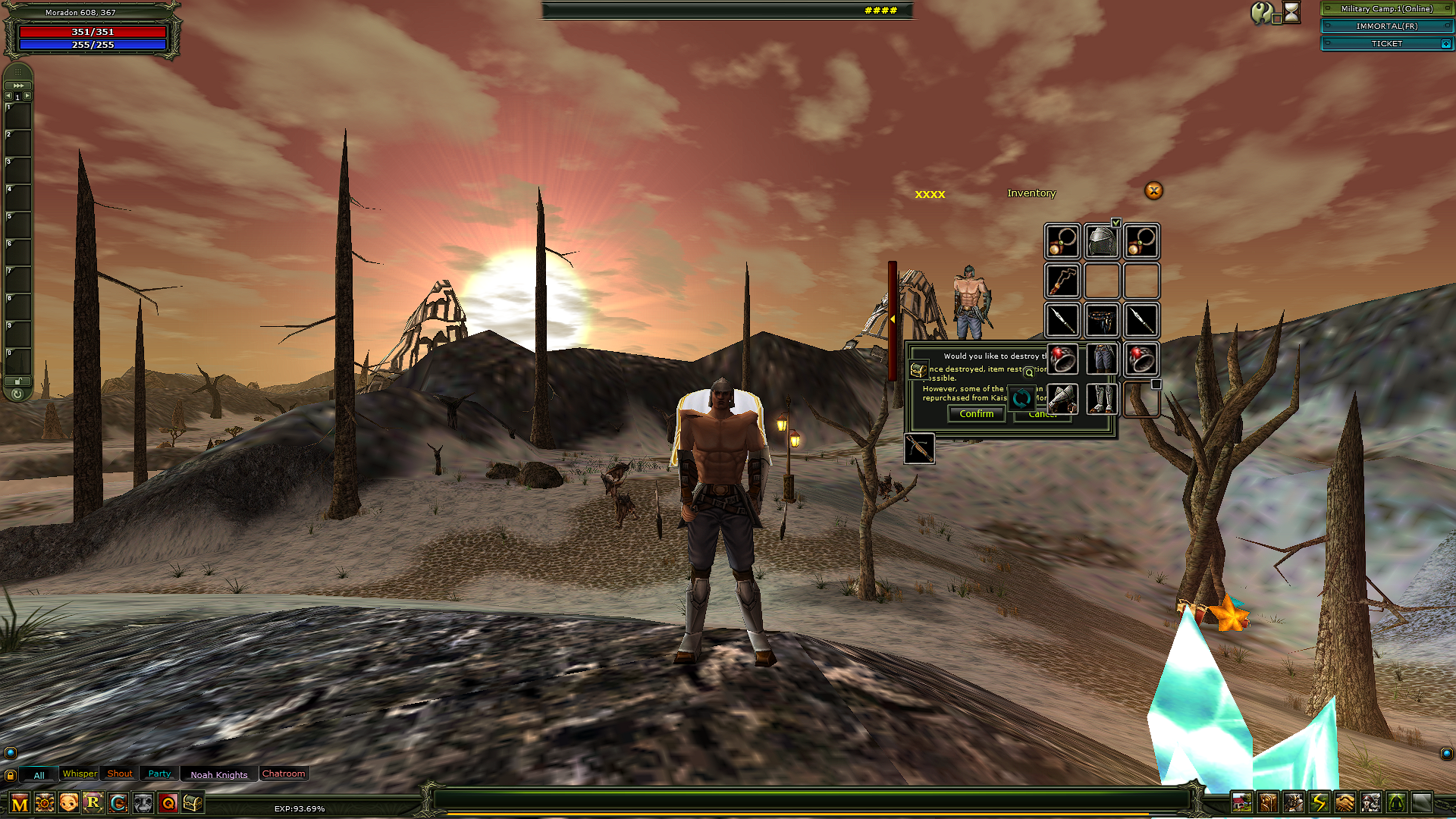
Task: Select the equipped helmet slot
Action: pos(1101,242)
